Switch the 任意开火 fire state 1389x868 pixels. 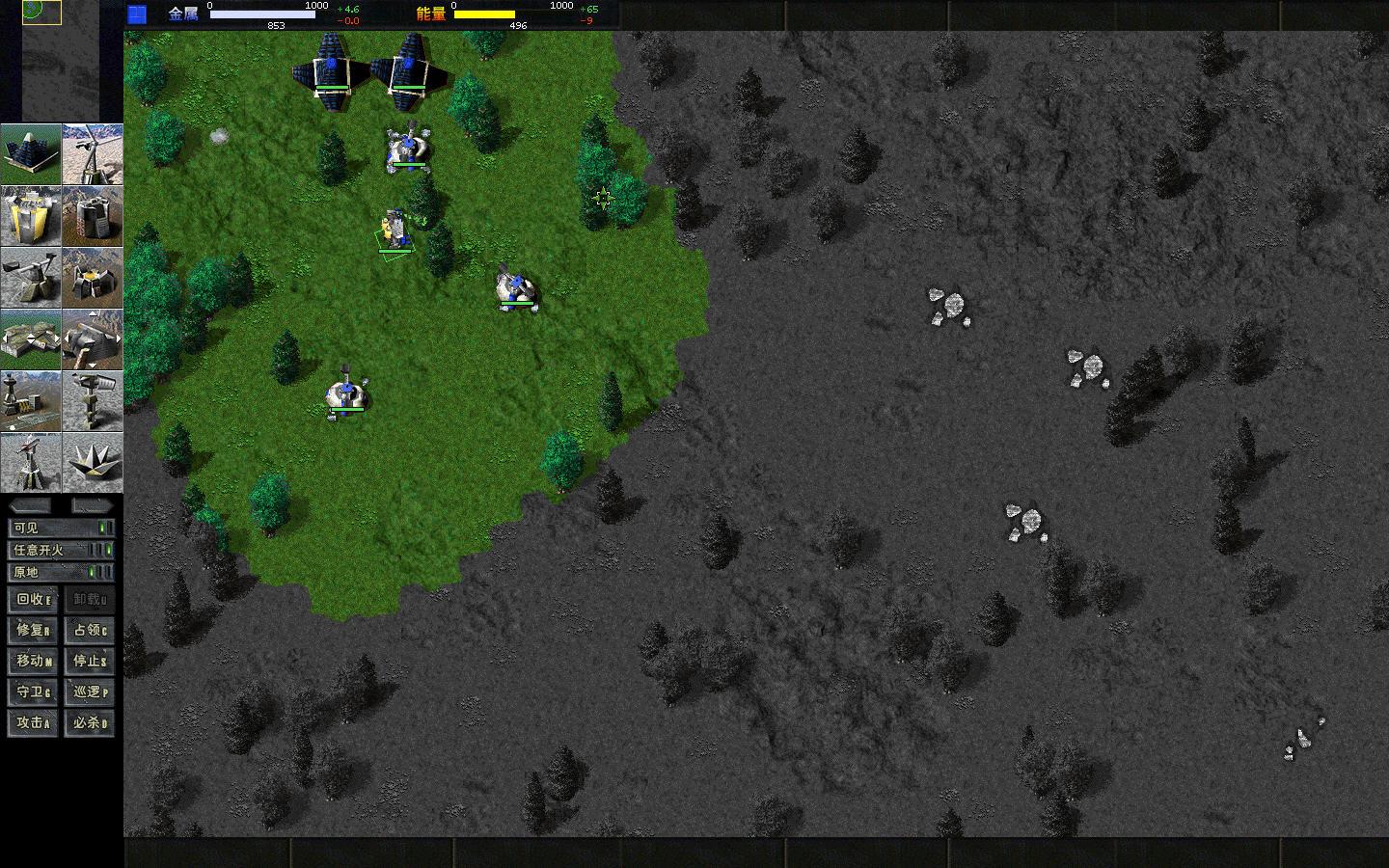pyautogui.click(x=62, y=550)
